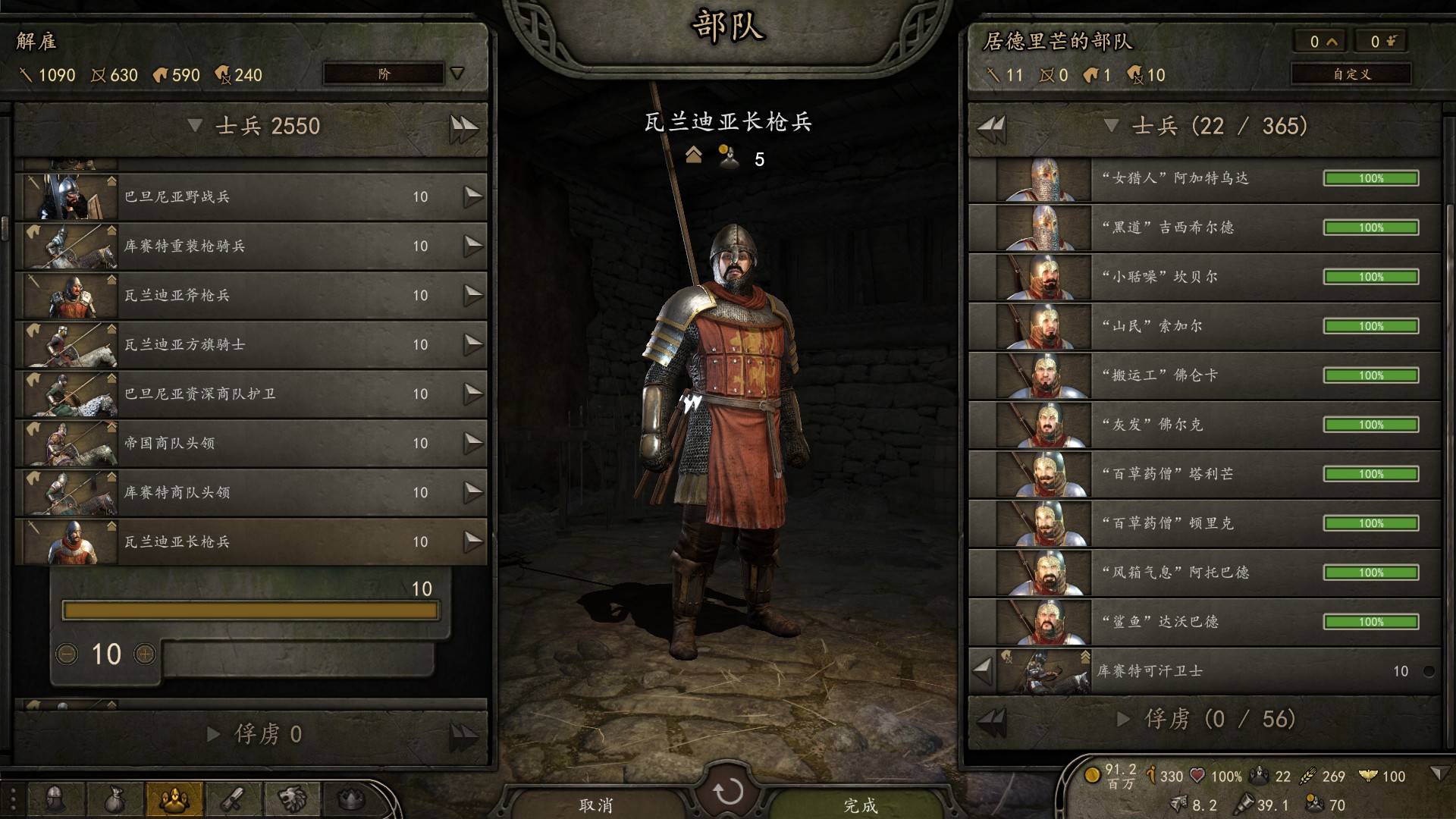Increase transfer amount with the plus button
The width and height of the screenshot is (1456, 819).
[144, 654]
